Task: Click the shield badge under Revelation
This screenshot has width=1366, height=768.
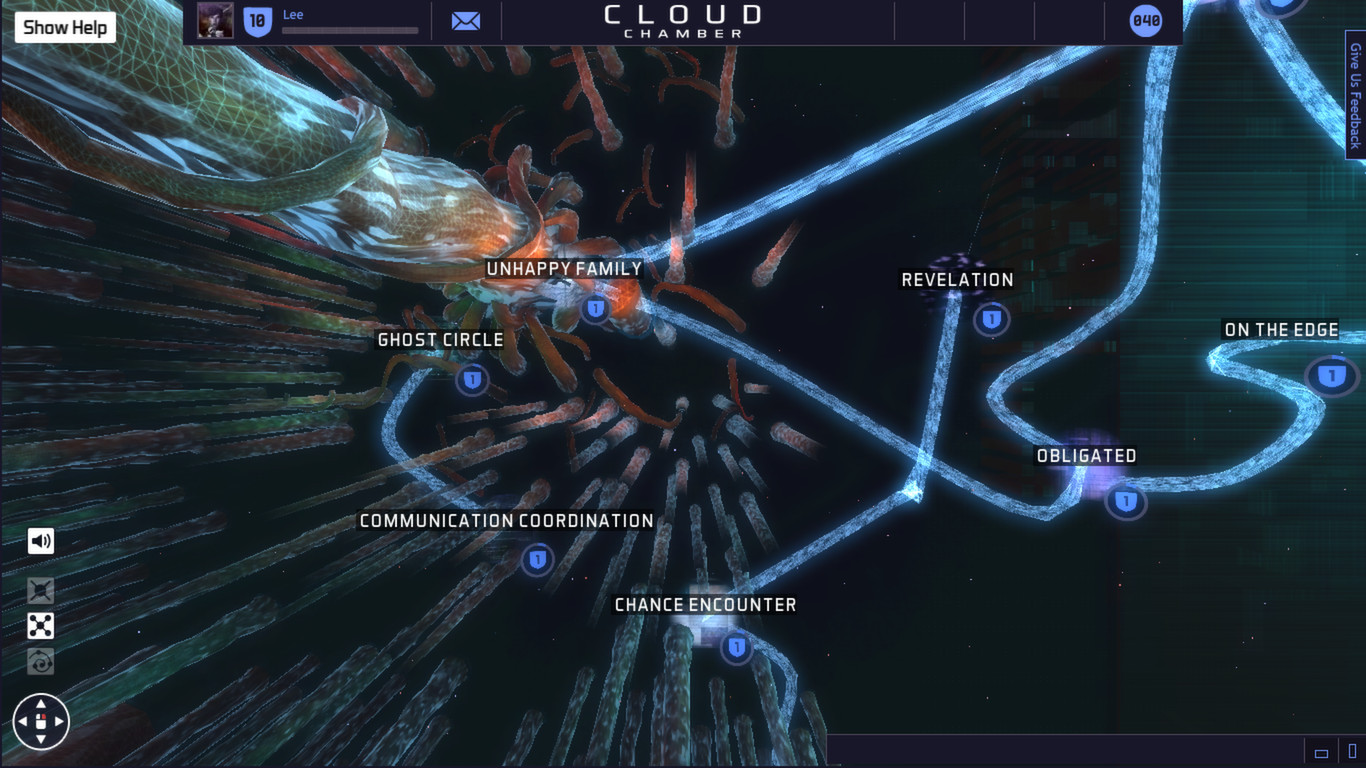Action: pos(990,319)
